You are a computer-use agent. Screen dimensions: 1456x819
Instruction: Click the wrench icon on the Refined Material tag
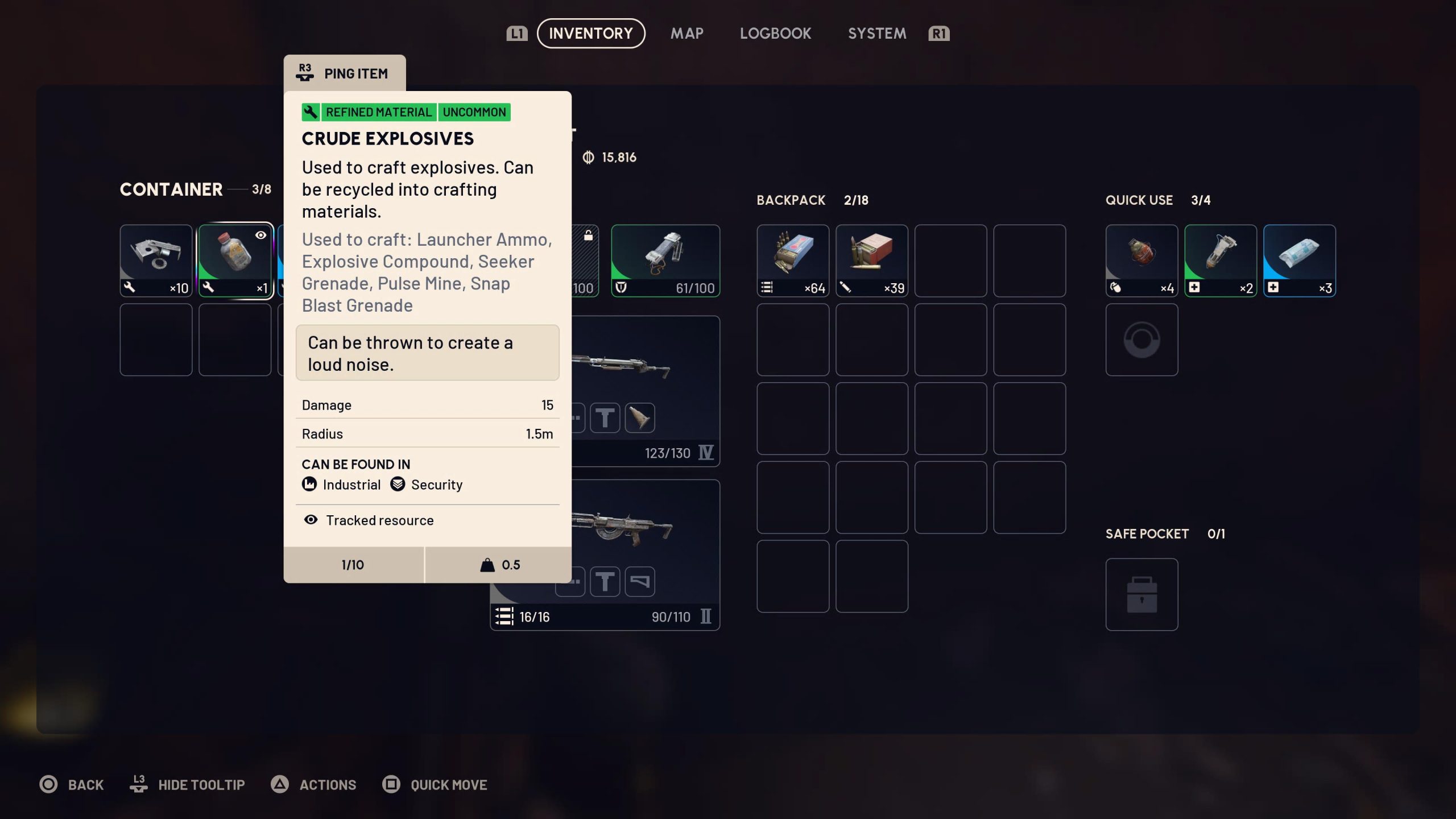point(310,112)
